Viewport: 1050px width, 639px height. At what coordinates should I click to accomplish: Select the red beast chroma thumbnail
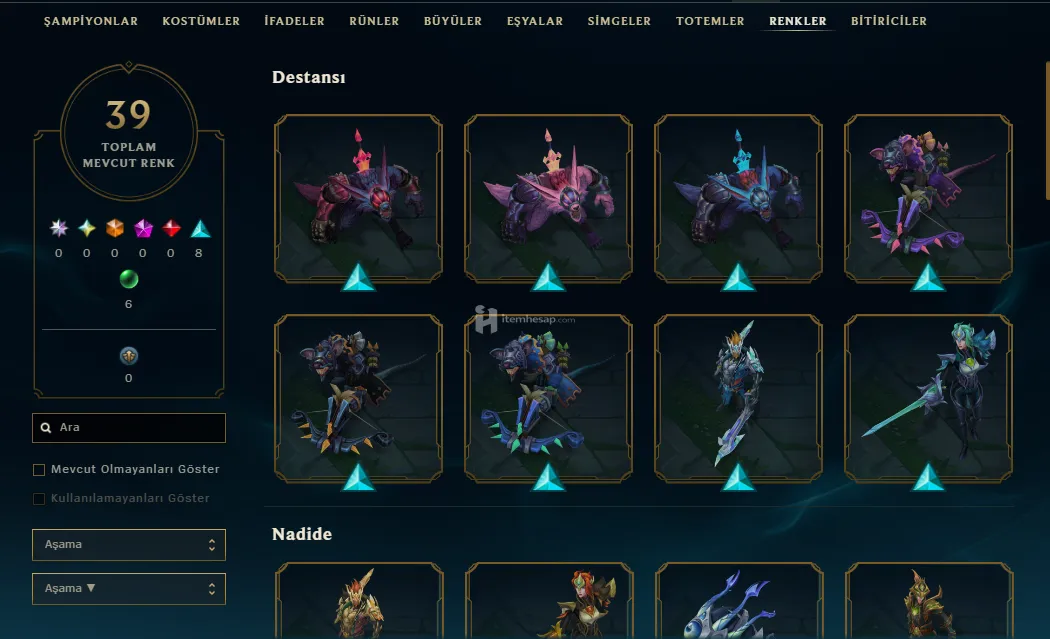click(x=358, y=198)
